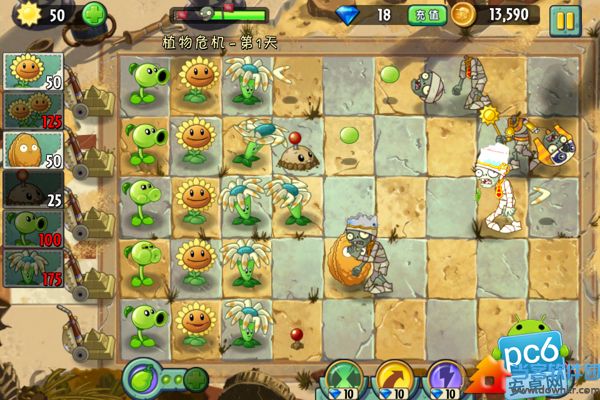Viewport: 600px width, 400px height.
Task: Activate the Plant Food leaf button
Action: coord(144,380)
